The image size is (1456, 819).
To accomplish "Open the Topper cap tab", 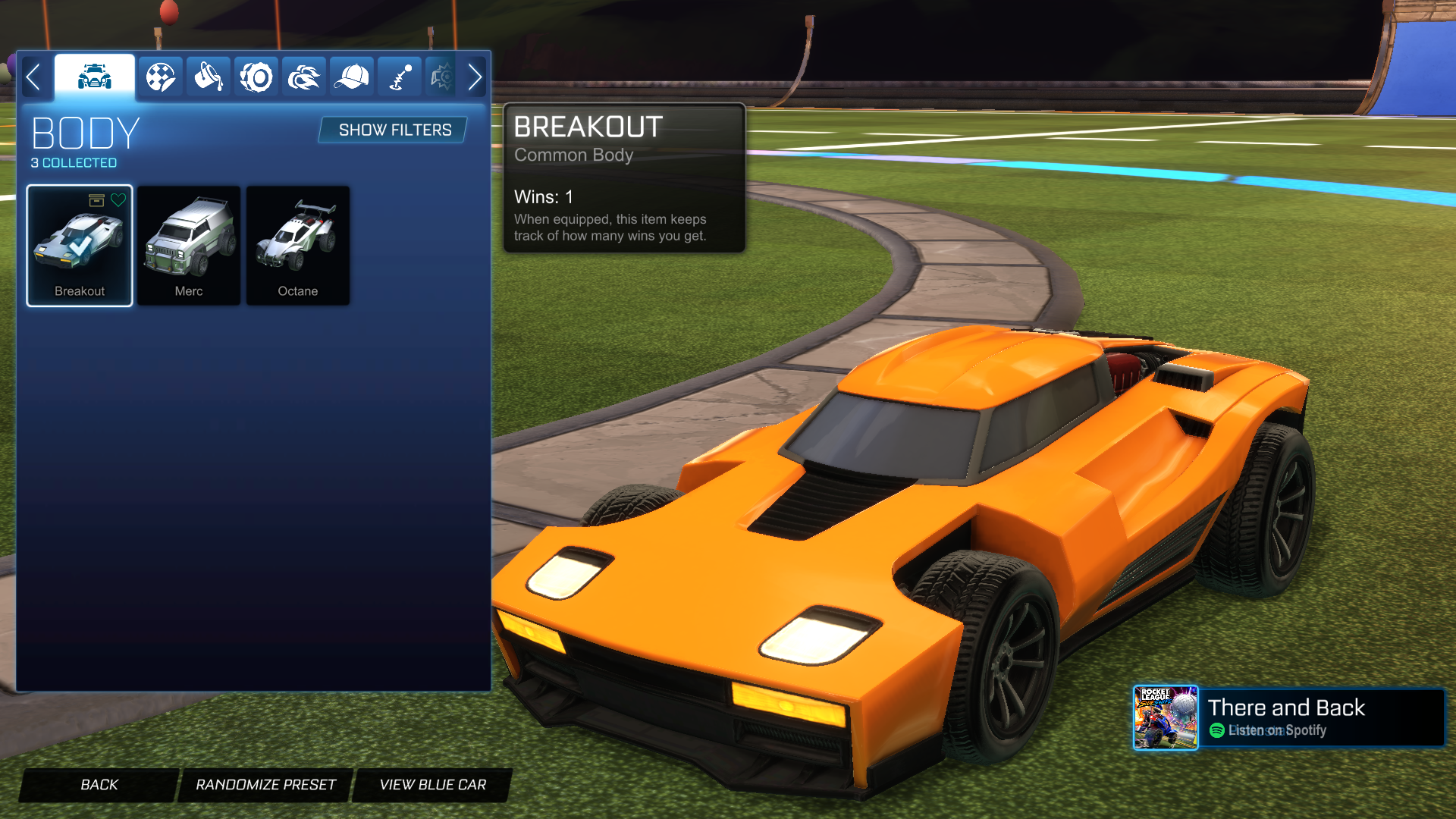I will pyautogui.click(x=352, y=77).
